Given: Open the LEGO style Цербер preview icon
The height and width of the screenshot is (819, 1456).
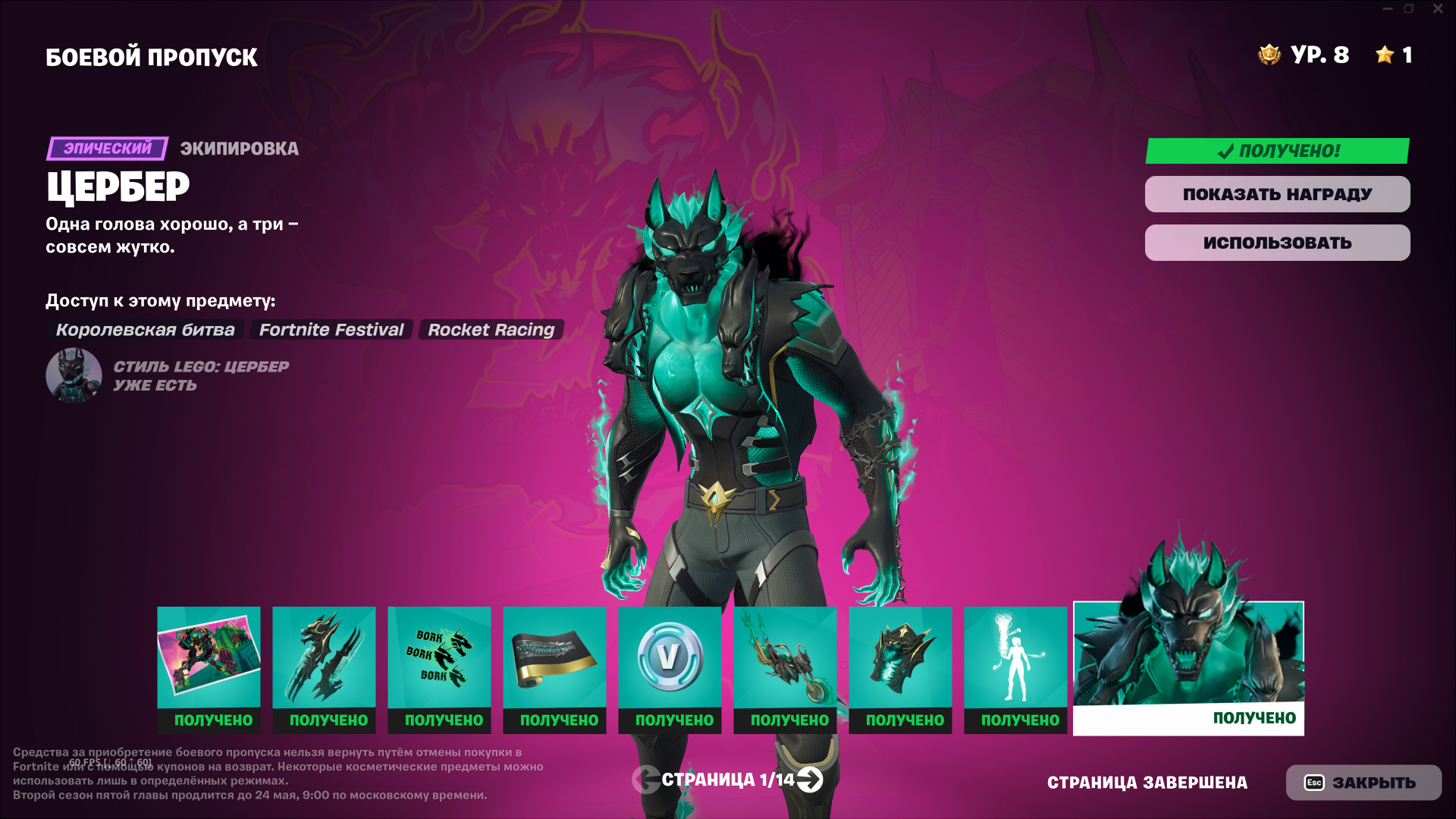Looking at the screenshot, I should pyautogui.click(x=74, y=375).
